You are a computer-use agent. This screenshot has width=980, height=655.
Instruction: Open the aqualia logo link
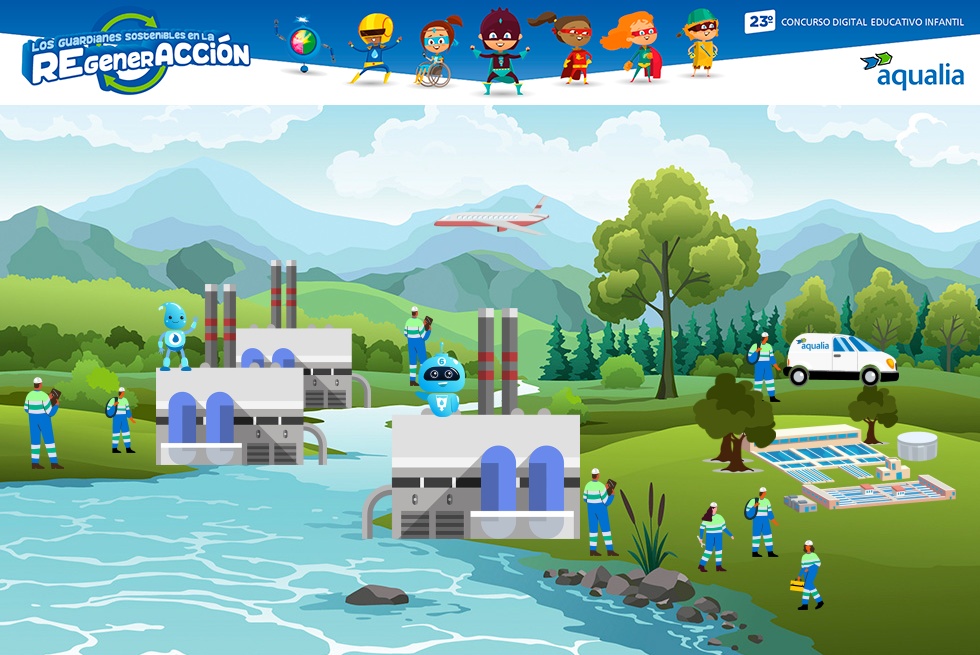[x=911, y=70]
